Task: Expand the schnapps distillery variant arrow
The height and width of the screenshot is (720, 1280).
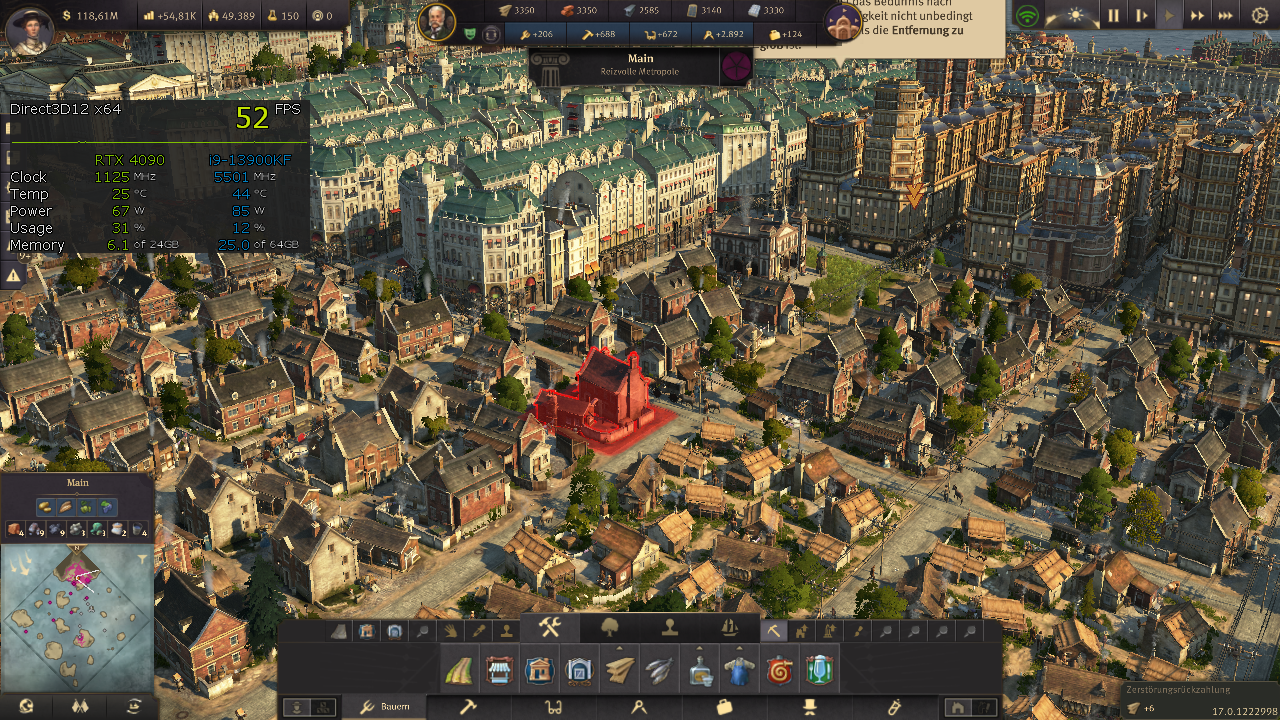Action: [x=697, y=647]
